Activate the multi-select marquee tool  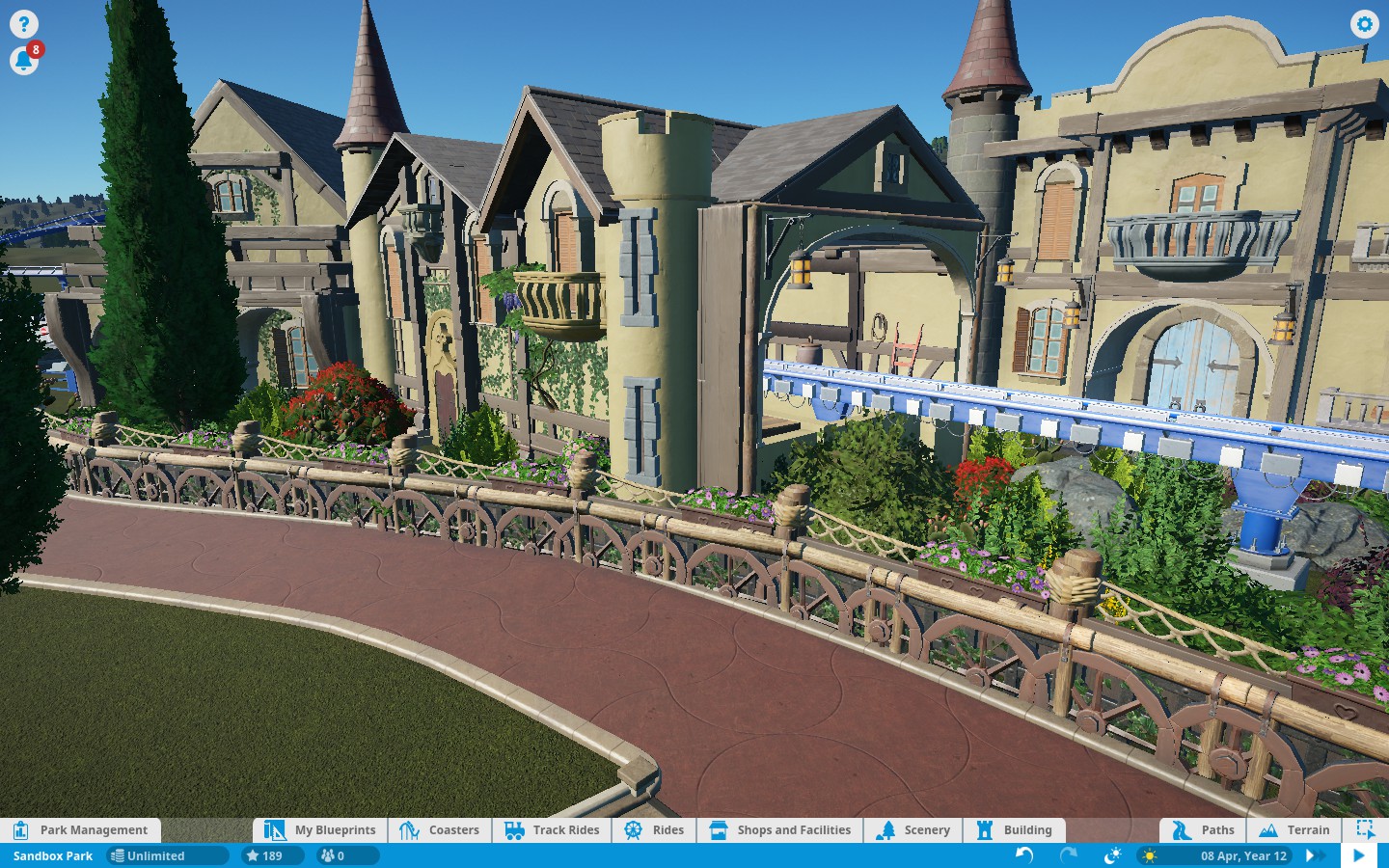click(1365, 829)
